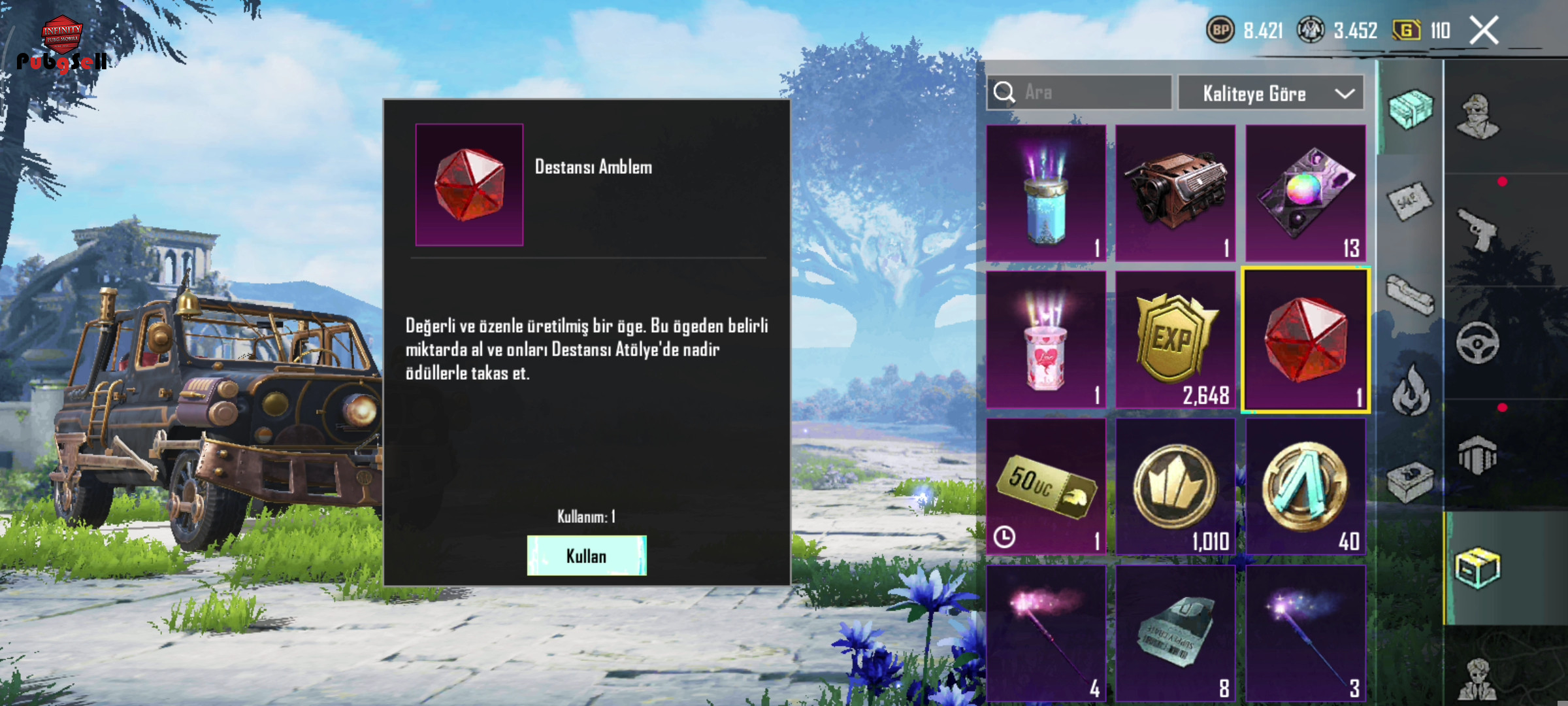Select the flame icon sub-category
The width and height of the screenshot is (1568, 706).
(x=1410, y=390)
